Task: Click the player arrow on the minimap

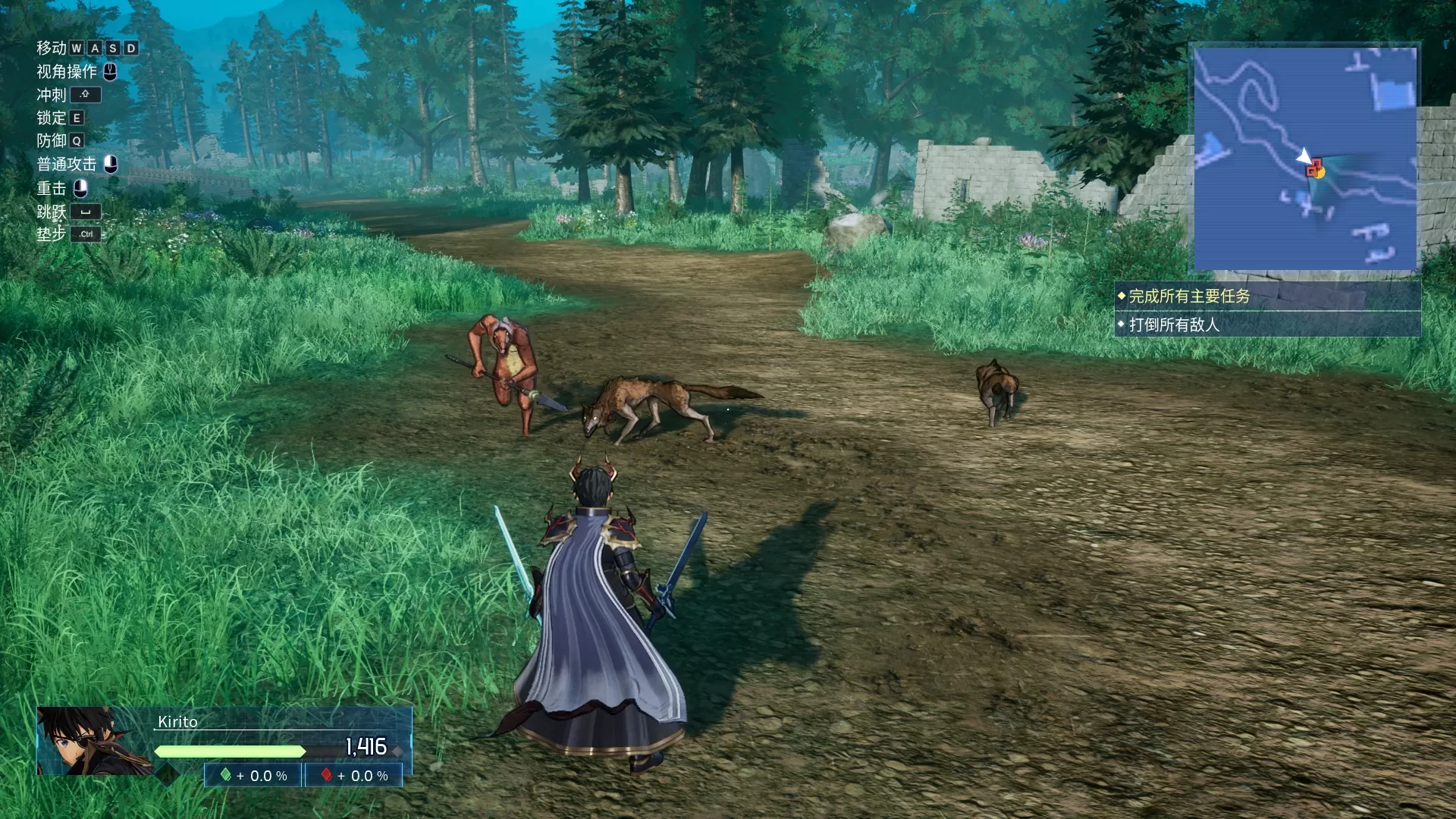Action: coord(1303,154)
